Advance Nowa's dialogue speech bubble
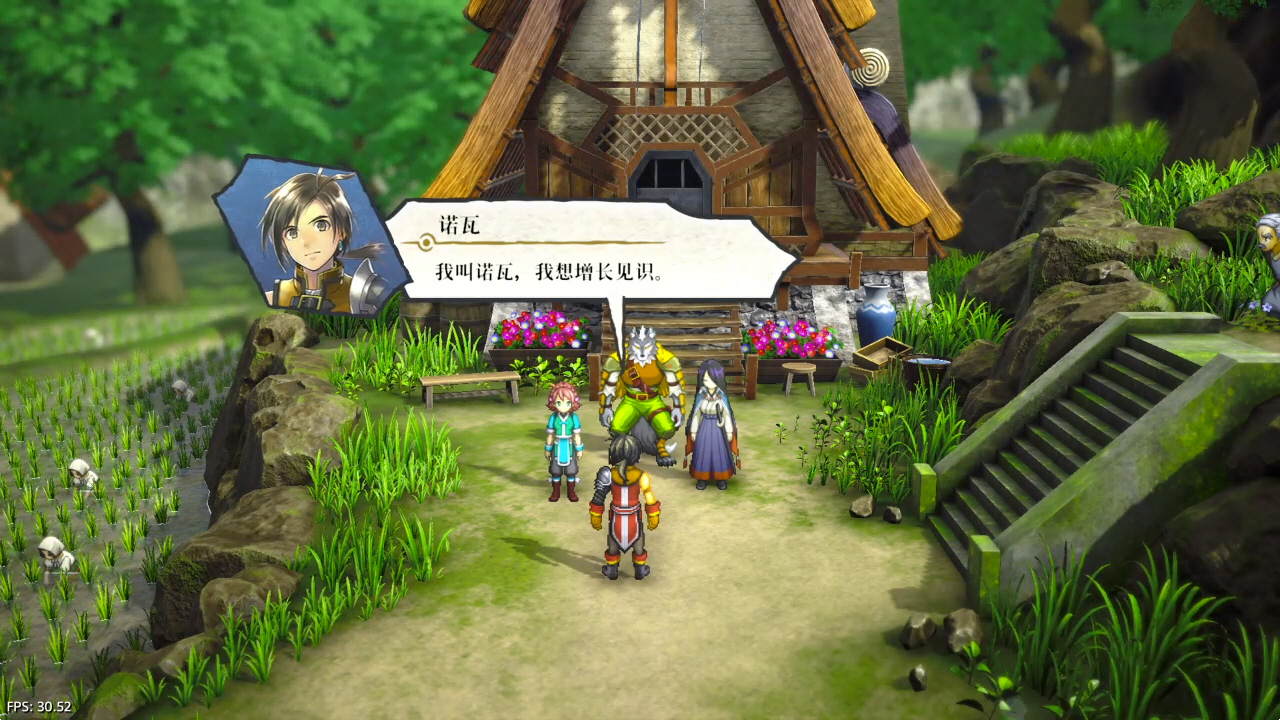This screenshot has width=1280, height=720. pos(590,253)
